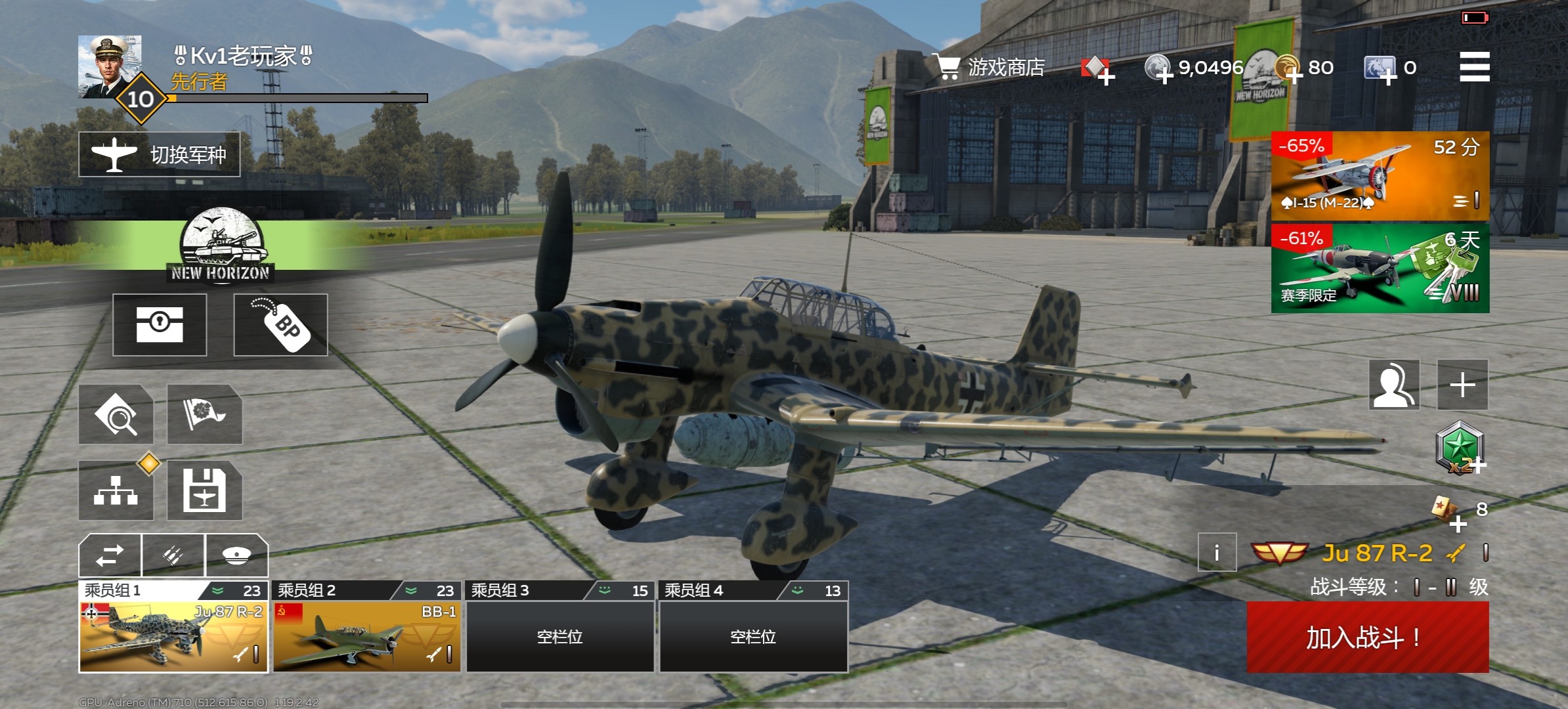Open the friends silhouette icon

pyautogui.click(x=1394, y=385)
